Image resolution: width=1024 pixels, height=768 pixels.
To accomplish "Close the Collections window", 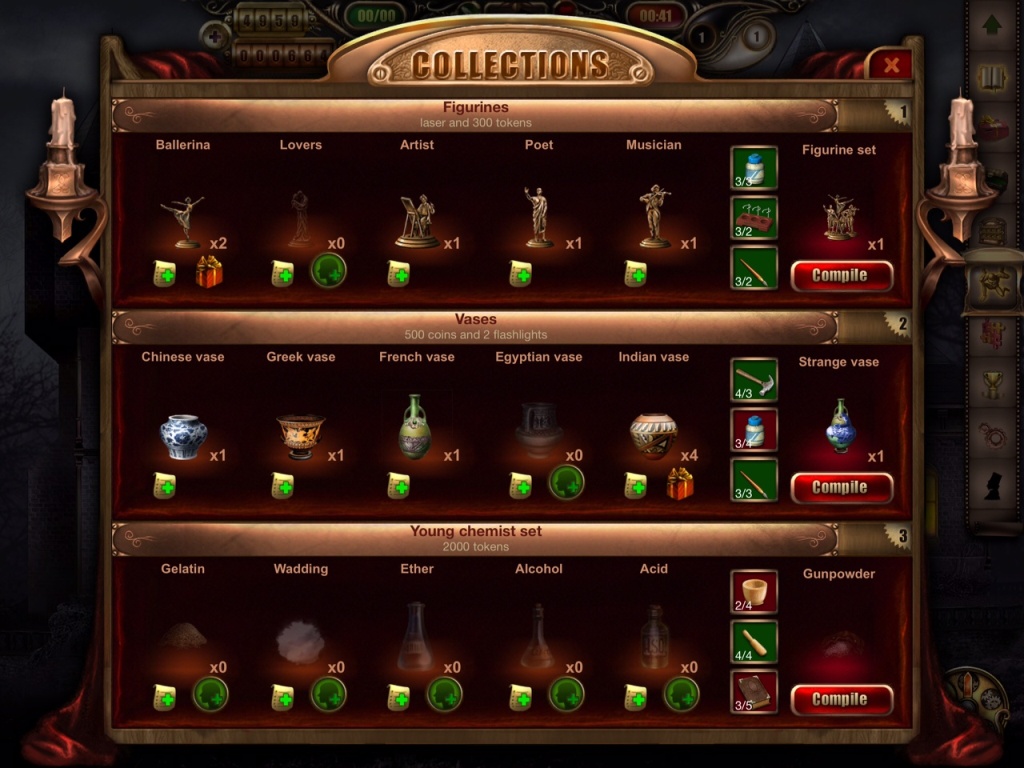I will pyautogui.click(x=890, y=65).
